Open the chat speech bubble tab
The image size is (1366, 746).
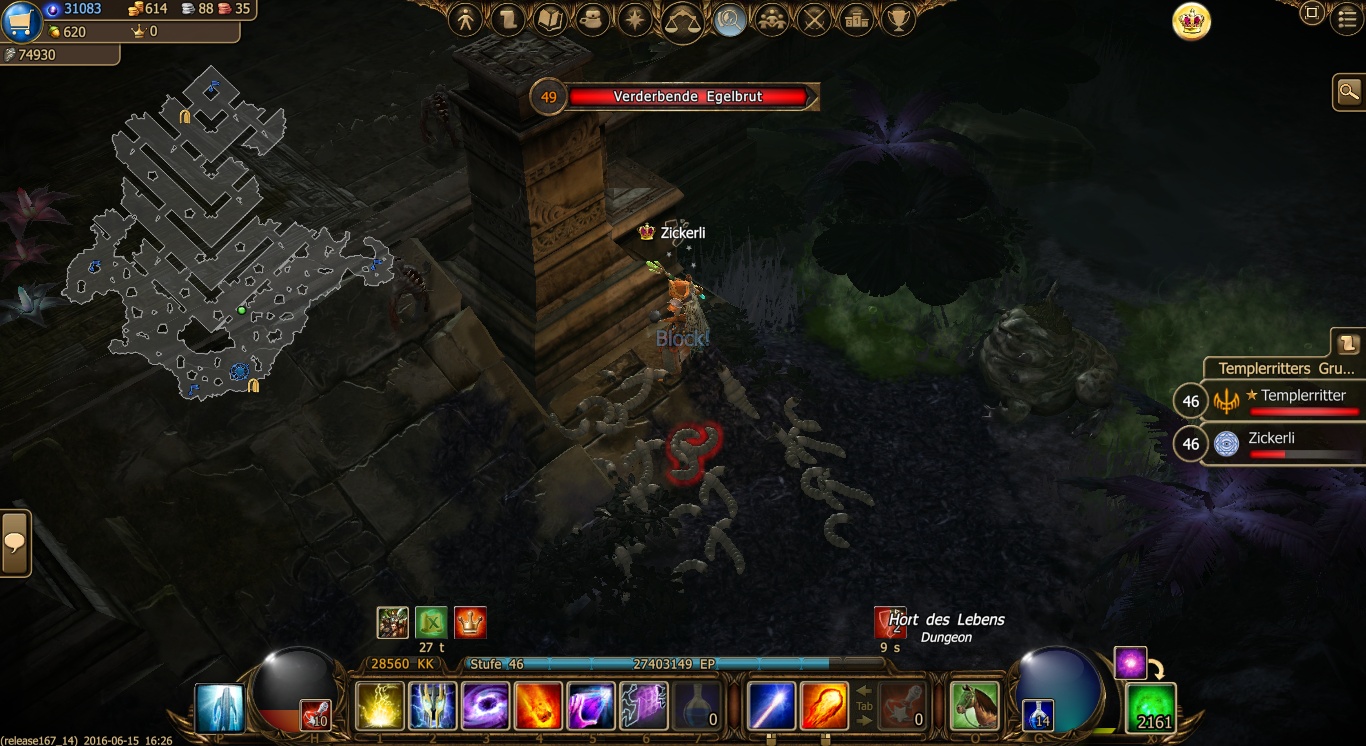click(x=15, y=543)
